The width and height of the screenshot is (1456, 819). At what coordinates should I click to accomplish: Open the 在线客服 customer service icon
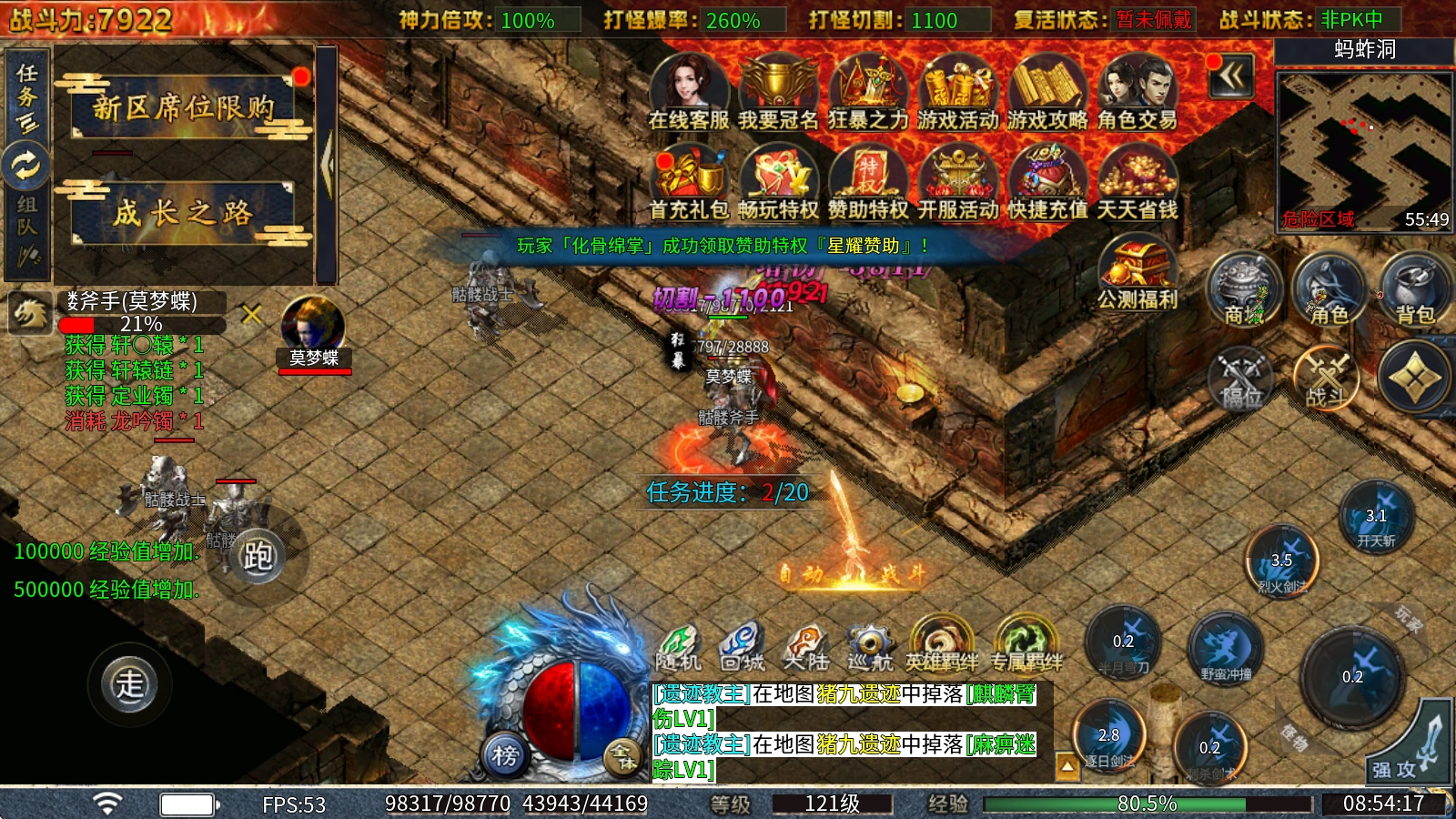coord(689,92)
